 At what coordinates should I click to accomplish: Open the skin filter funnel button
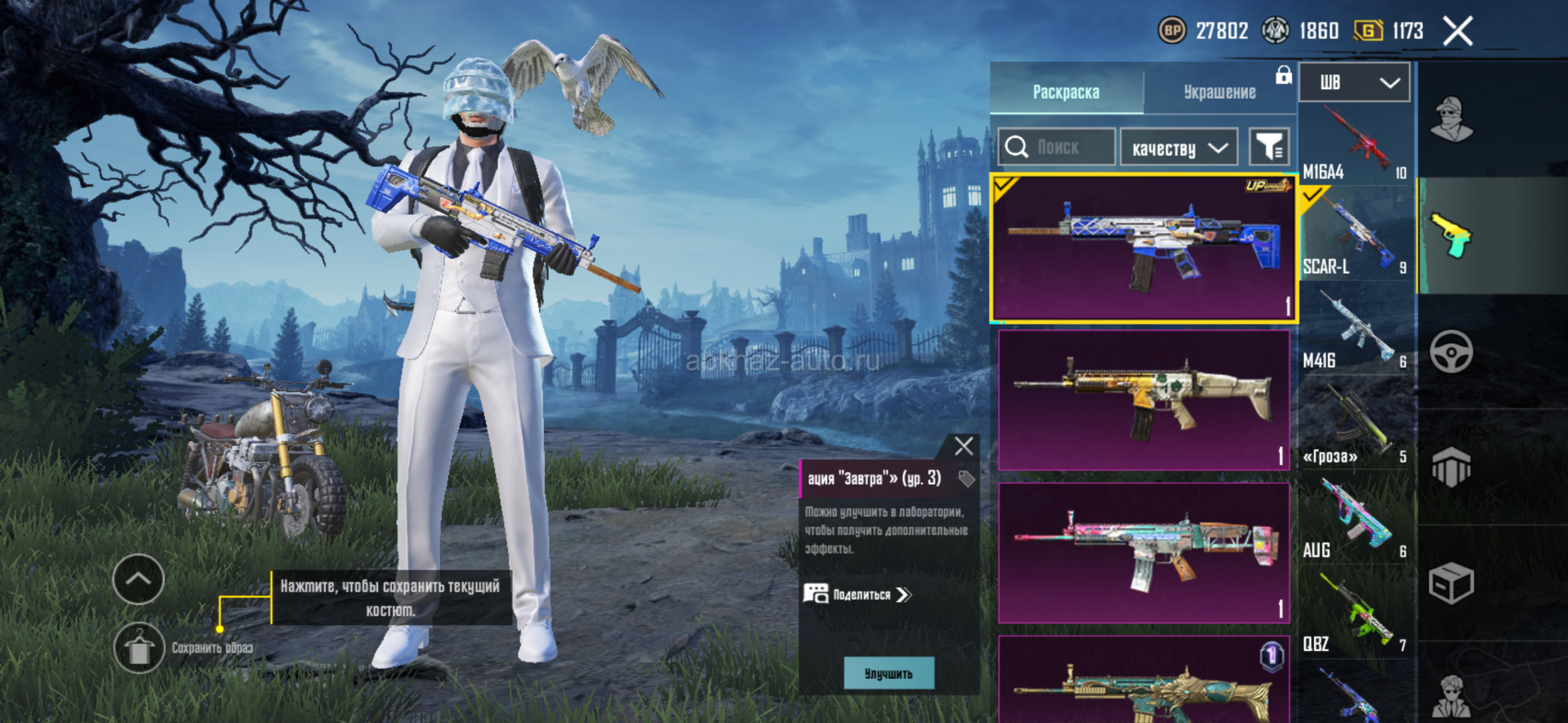1269,147
